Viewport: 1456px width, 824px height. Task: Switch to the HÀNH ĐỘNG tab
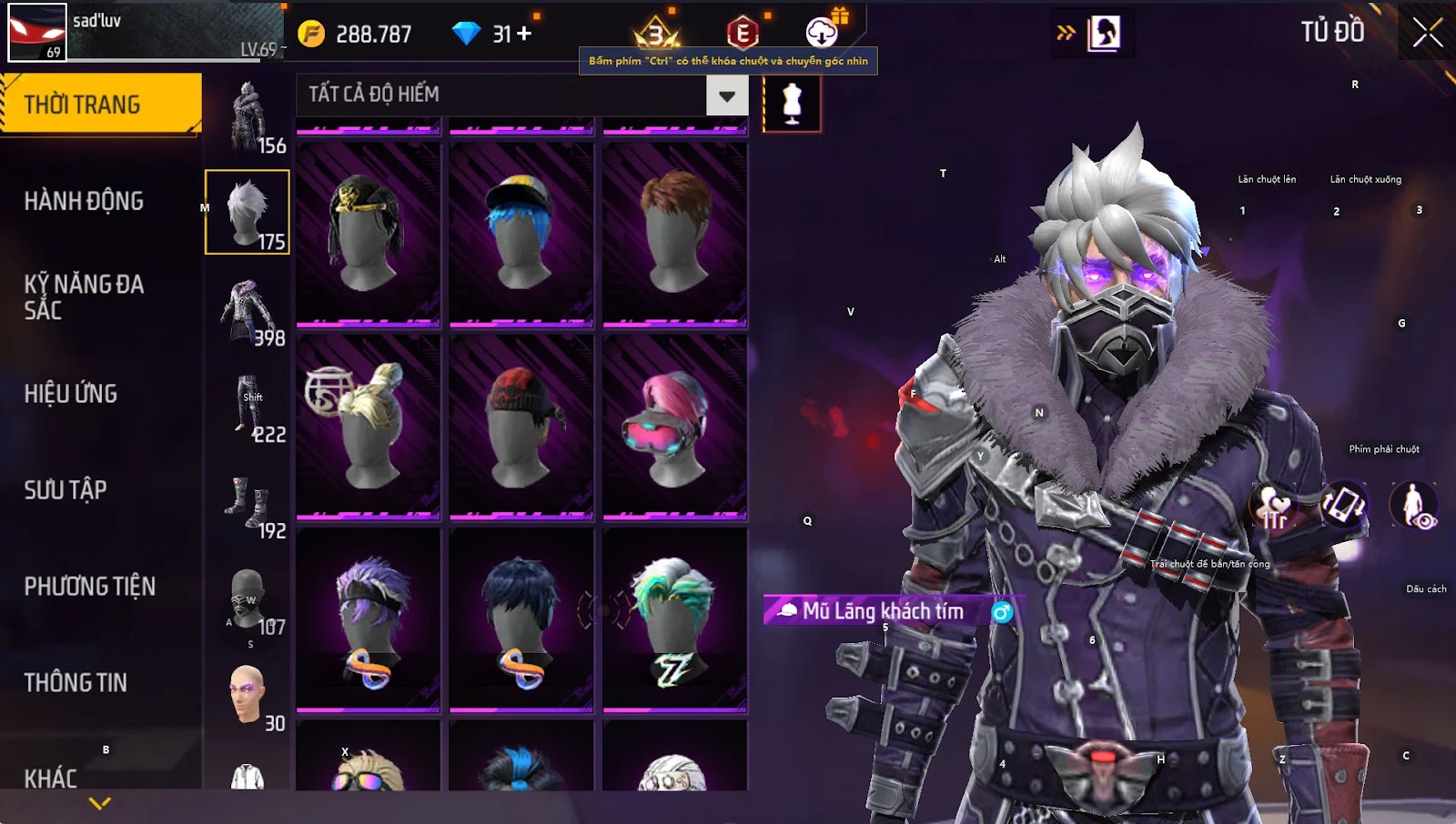pyautogui.click(x=84, y=201)
